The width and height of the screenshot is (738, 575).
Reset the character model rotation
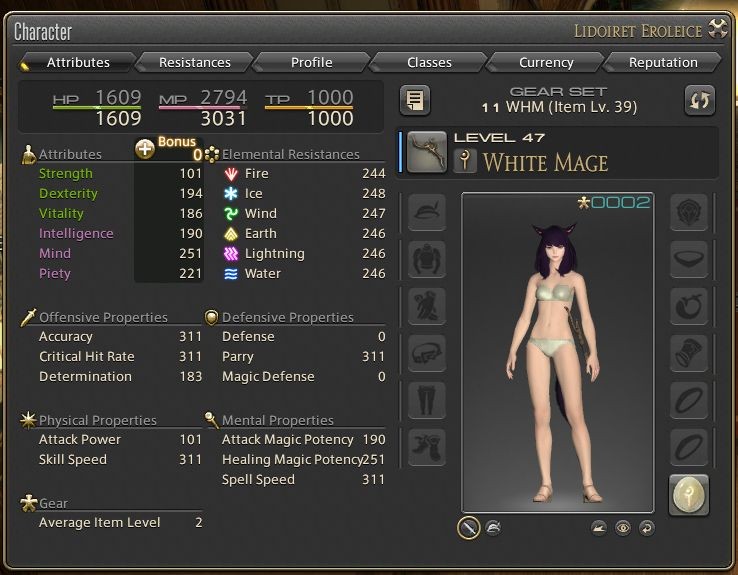click(646, 527)
